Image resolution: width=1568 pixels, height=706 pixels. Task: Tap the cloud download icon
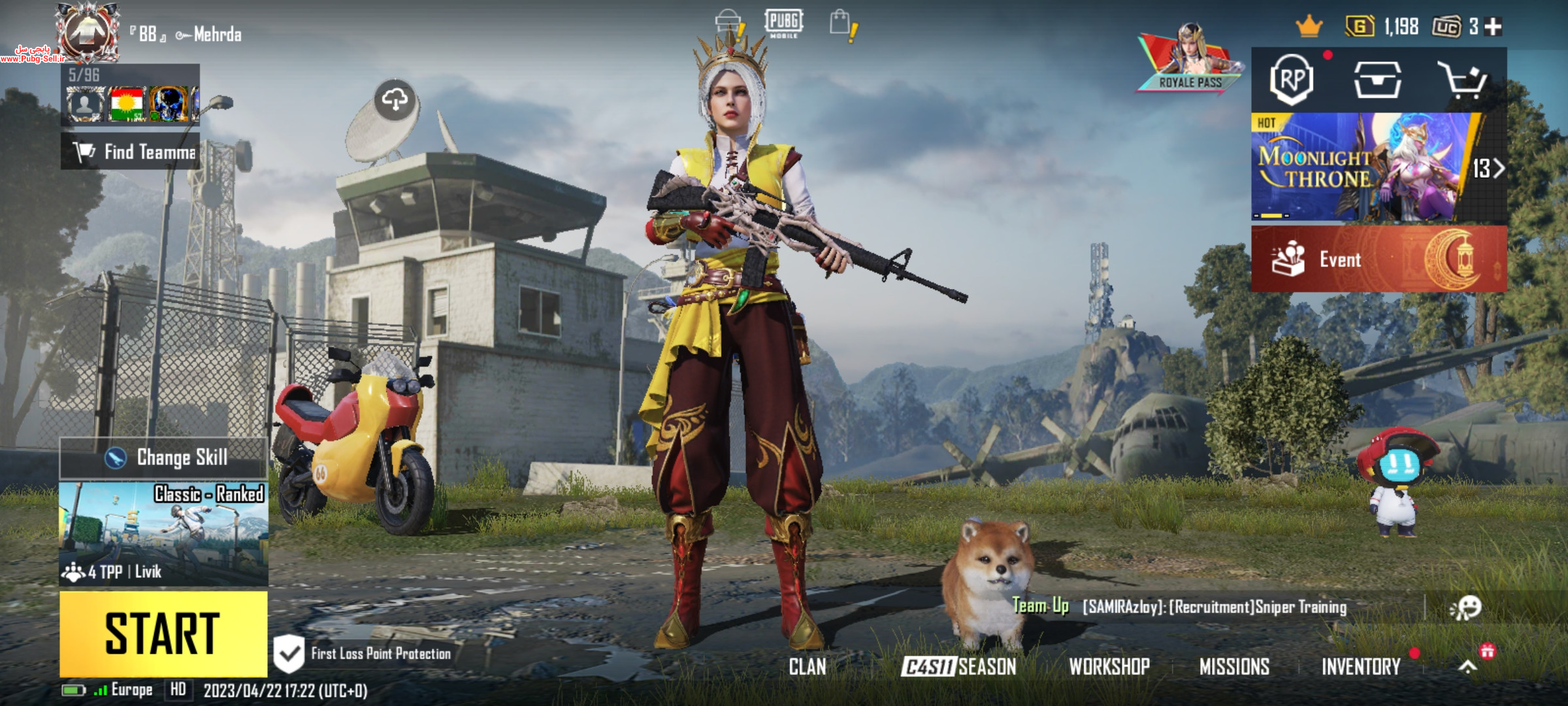[395, 101]
